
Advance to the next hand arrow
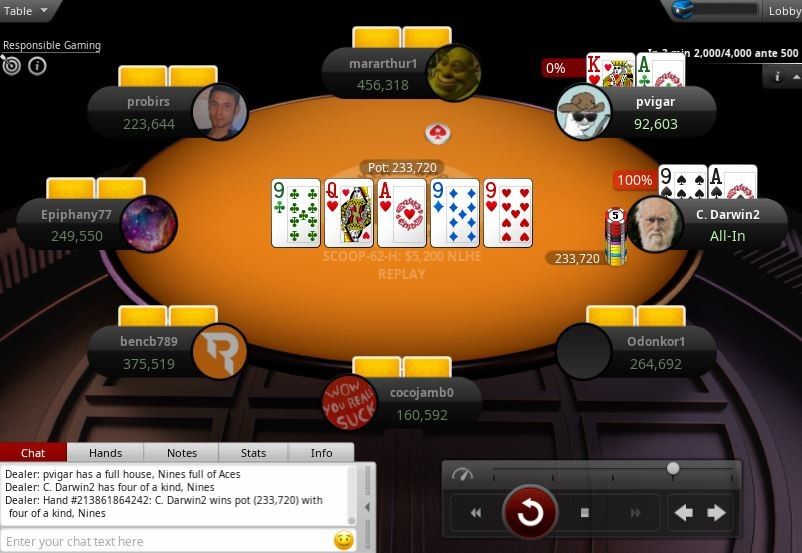(x=716, y=513)
